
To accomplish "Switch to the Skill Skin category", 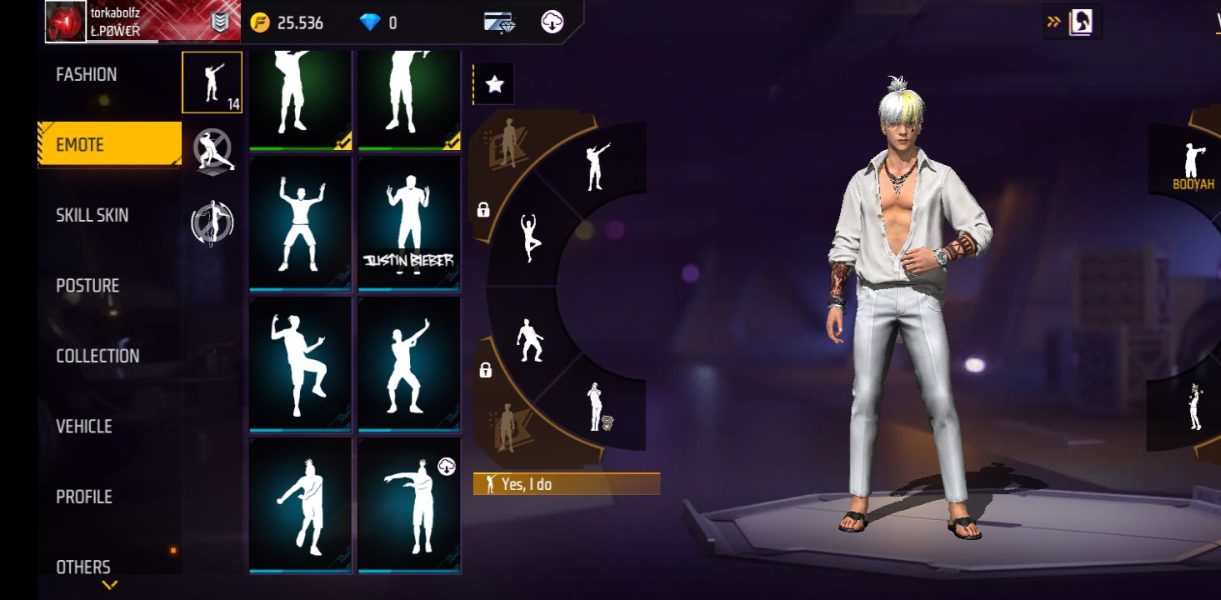I will [x=92, y=216].
